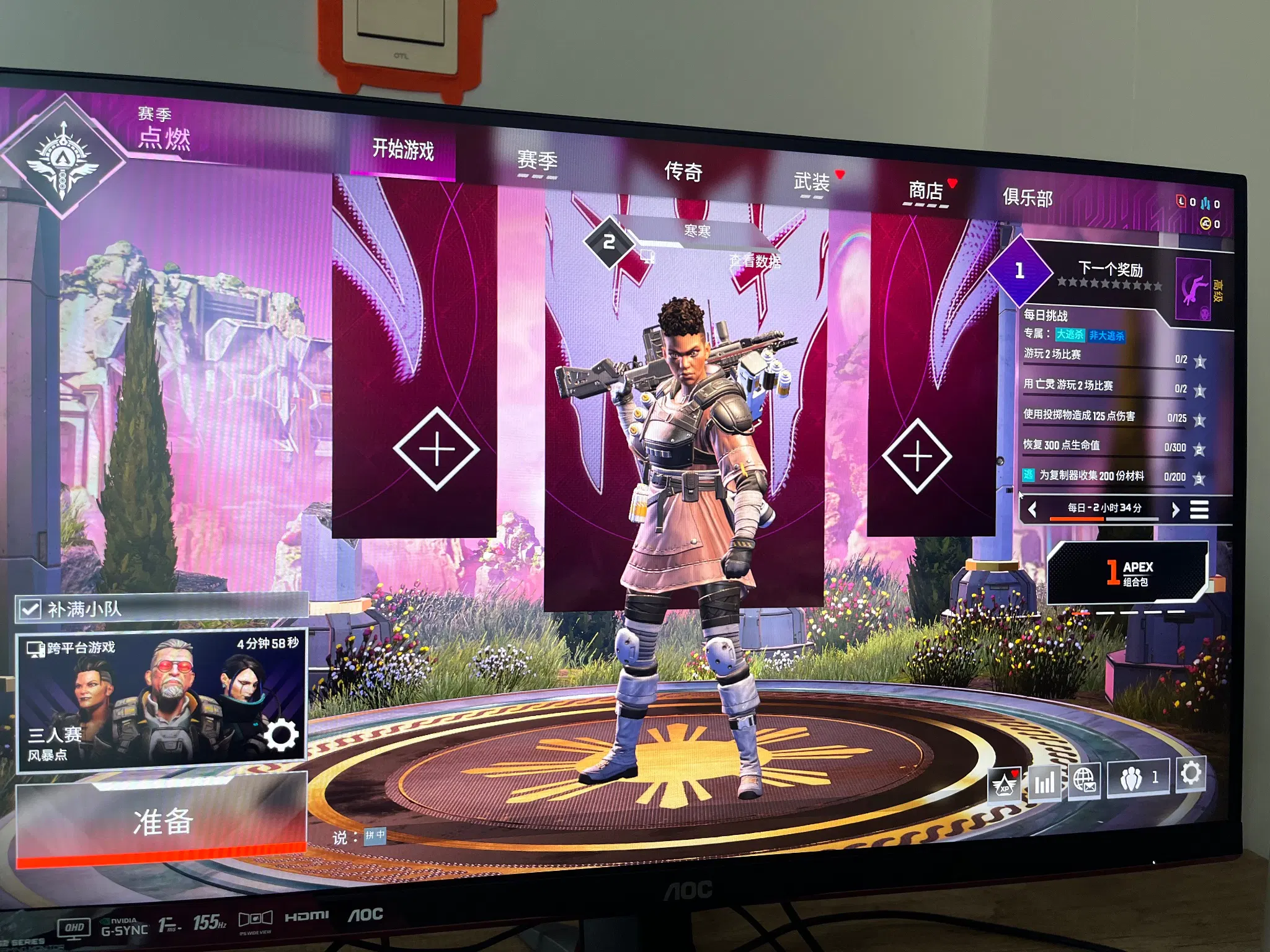Open the APEX 组合包 packs button
Viewport: 1270px width, 952px height.
click(1128, 573)
